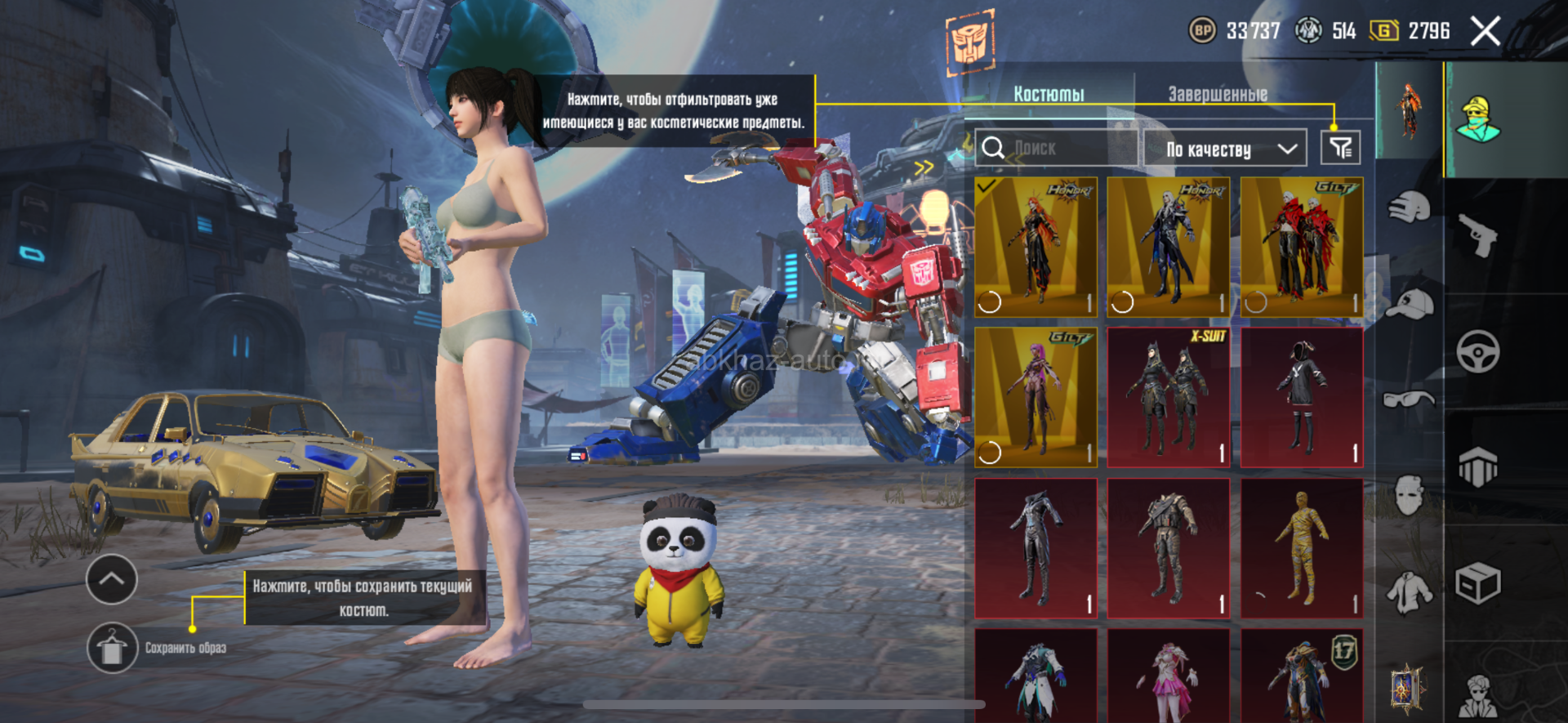The width and height of the screenshot is (1568, 723).
Task: Open the Завершённые tab
Action: click(1217, 94)
